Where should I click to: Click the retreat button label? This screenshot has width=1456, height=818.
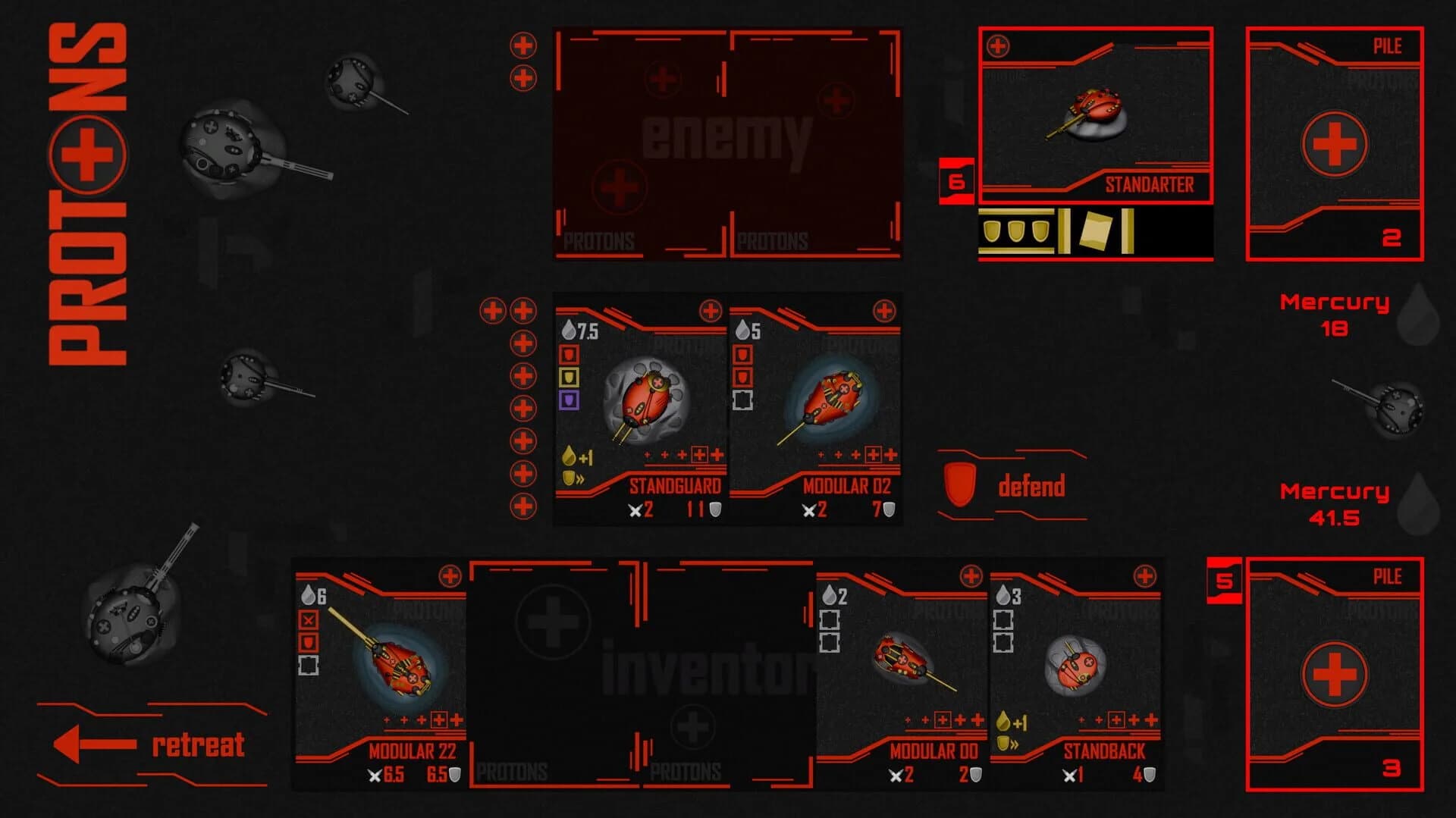pyautogui.click(x=199, y=745)
